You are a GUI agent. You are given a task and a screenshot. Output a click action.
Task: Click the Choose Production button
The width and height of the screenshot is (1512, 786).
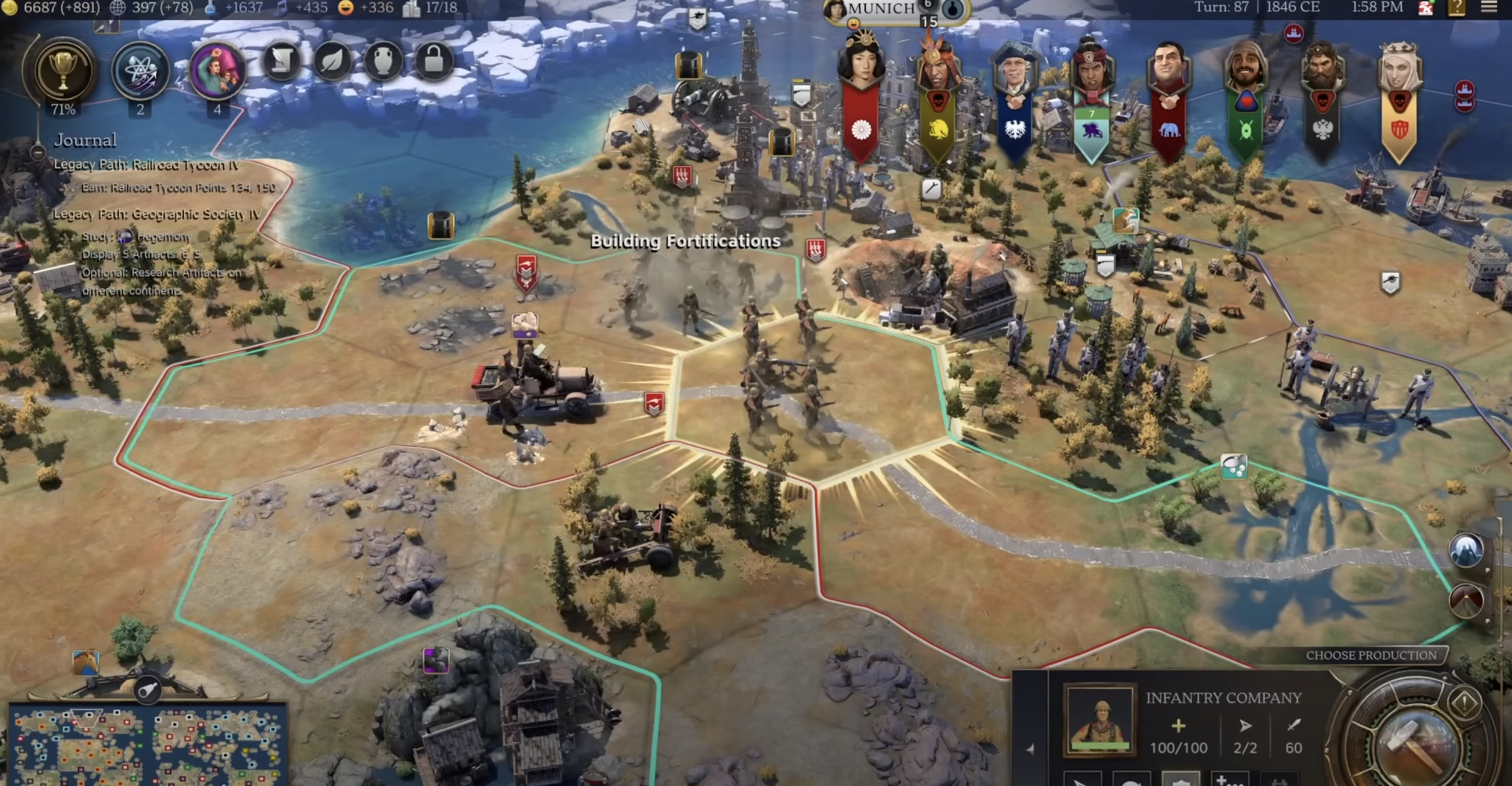point(1370,655)
